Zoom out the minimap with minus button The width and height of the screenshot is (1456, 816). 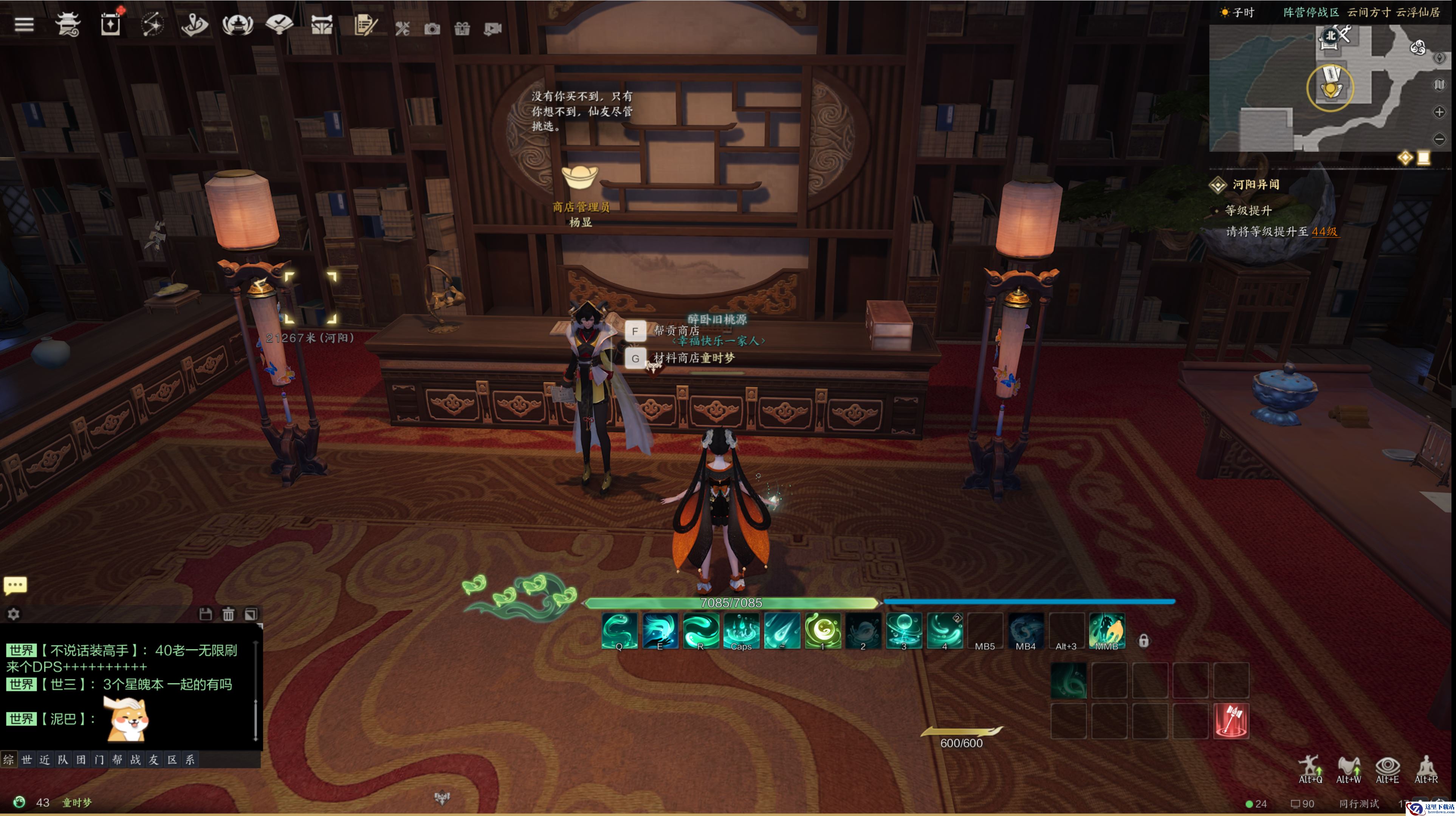click(x=1439, y=139)
